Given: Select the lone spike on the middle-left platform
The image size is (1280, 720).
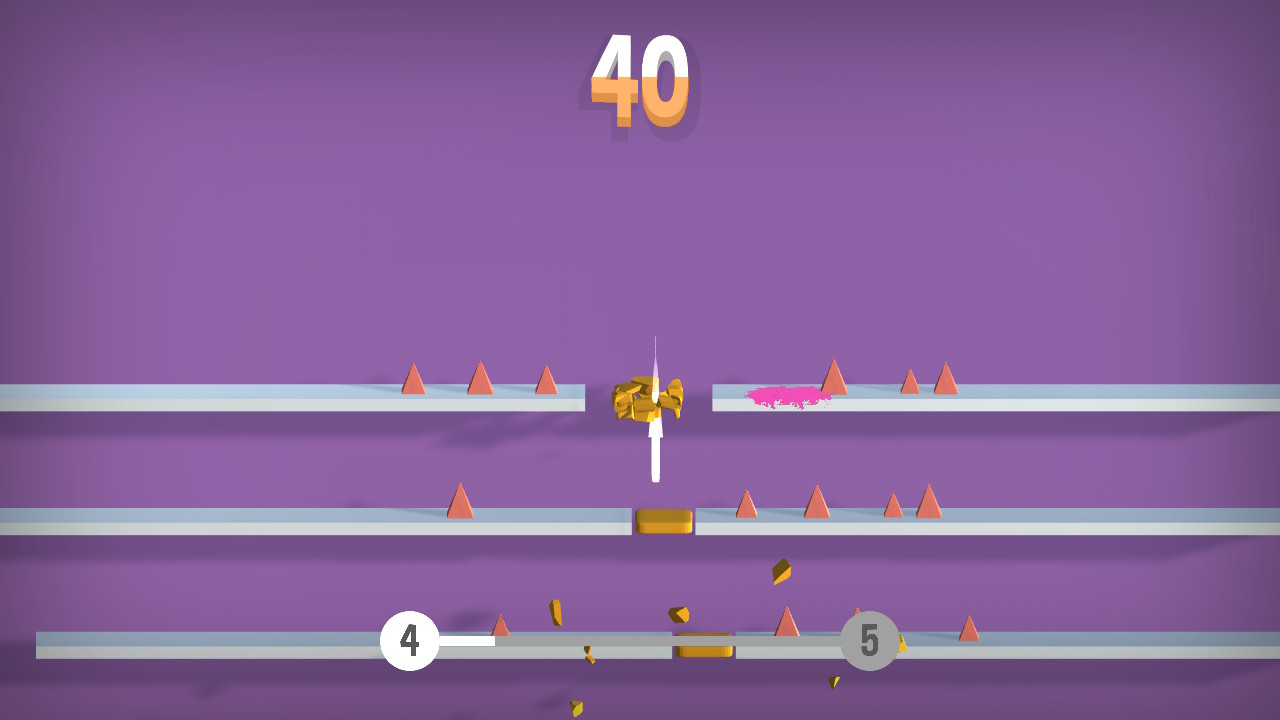Looking at the screenshot, I should coord(460,502).
